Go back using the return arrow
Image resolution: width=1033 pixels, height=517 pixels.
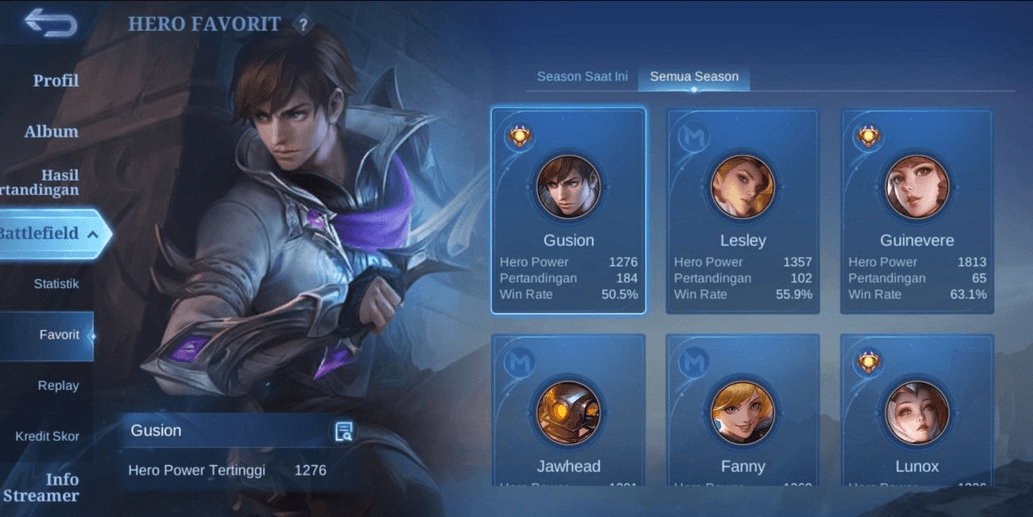click(50, 22)
